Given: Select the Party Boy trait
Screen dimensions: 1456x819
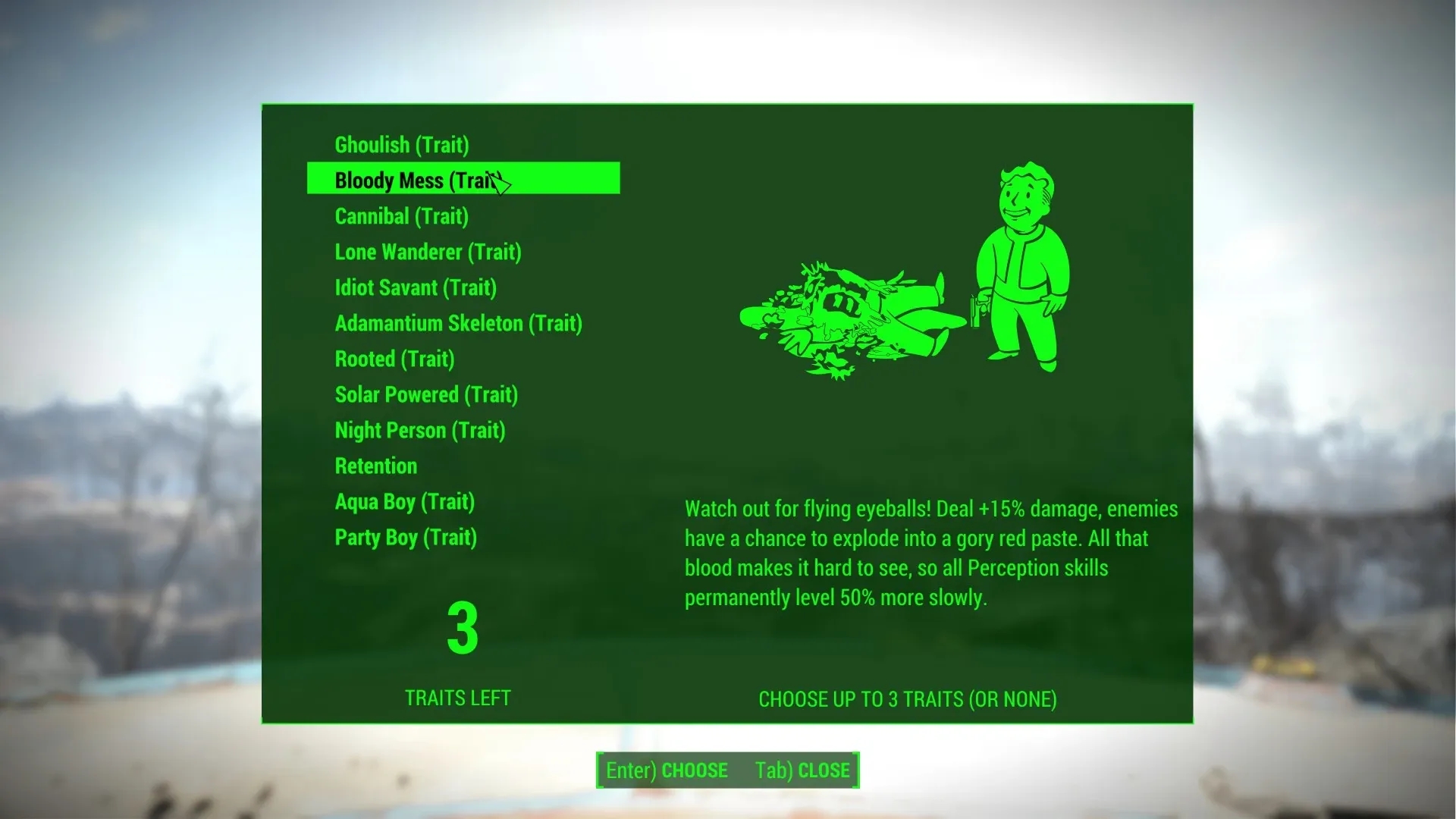Looking at the screenshot, I should (x=406, y=538).
